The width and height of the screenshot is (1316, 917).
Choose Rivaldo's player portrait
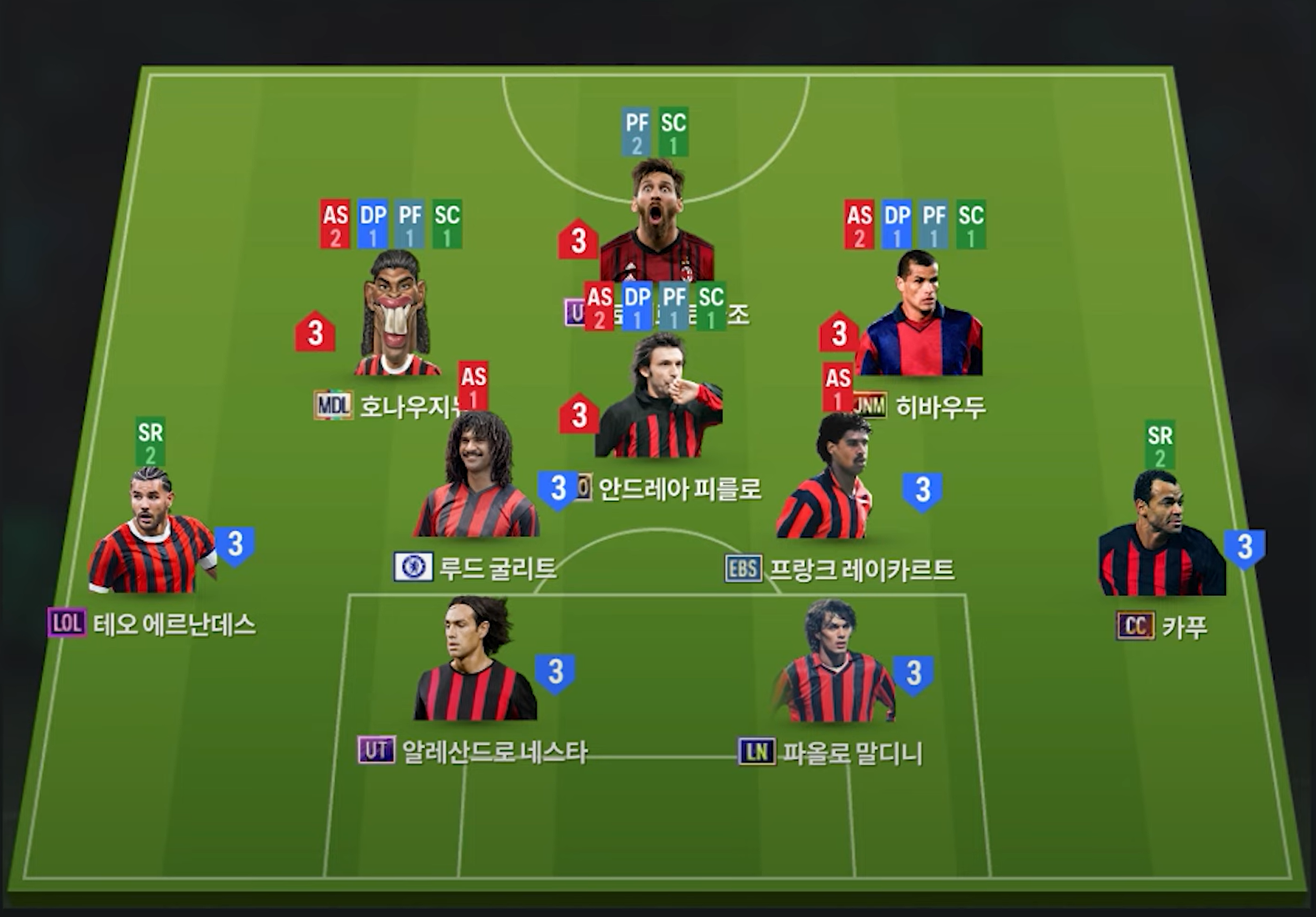pyautogui.click(x=919, y=315)
